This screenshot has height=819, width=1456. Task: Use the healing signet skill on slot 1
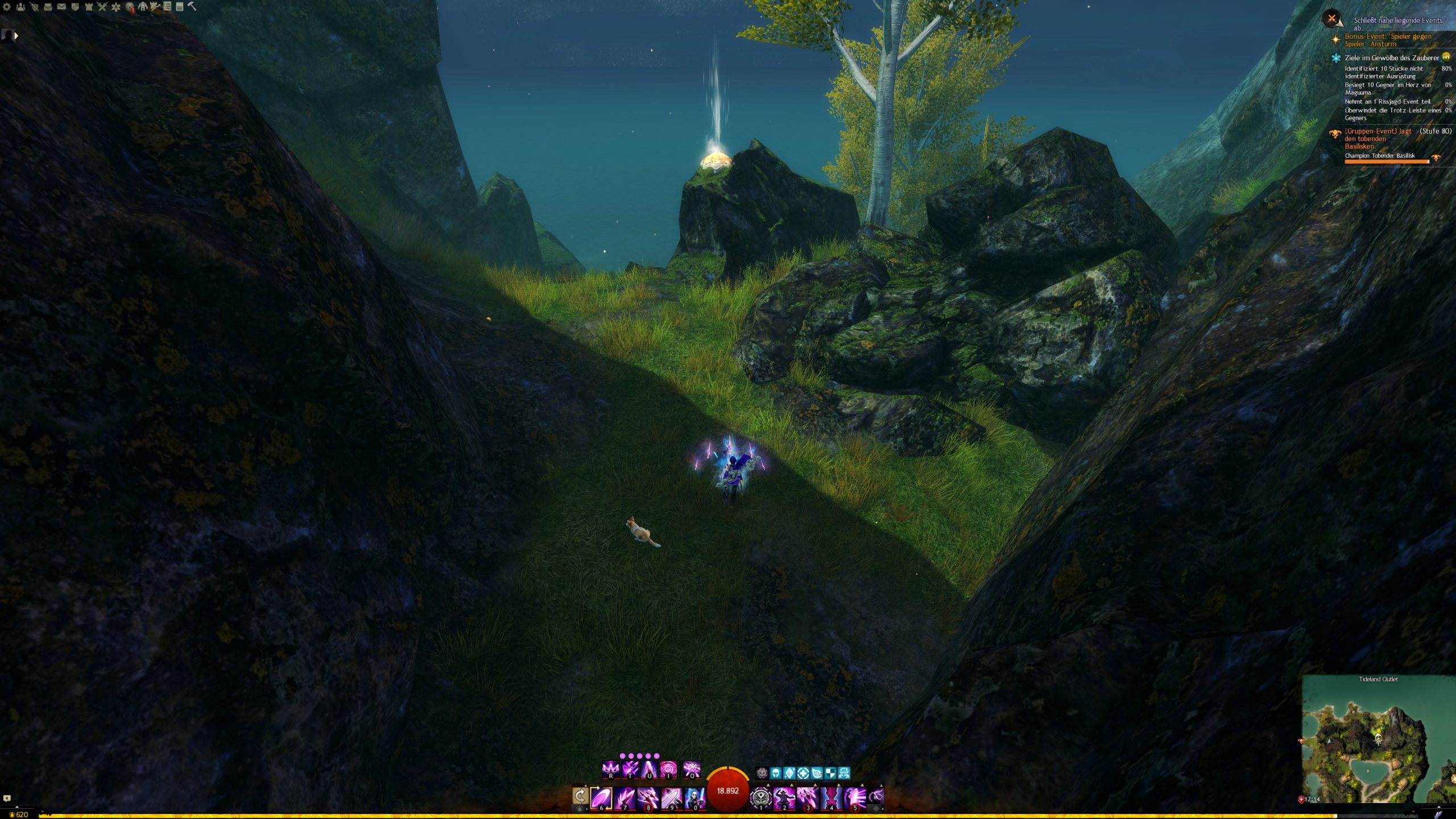pyautogui.click(x=761, y=797)
